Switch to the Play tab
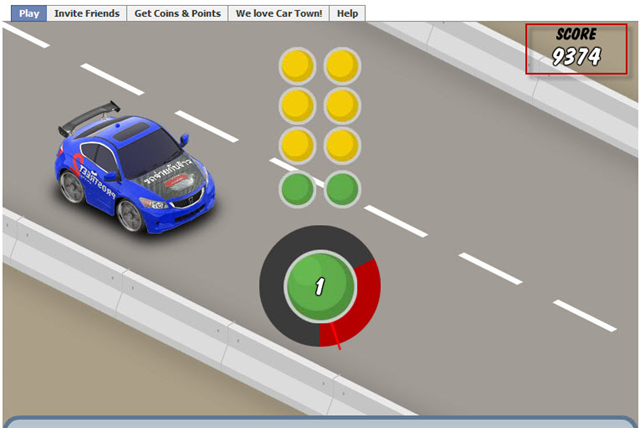Image resolution: width=640 pixels, height=428 pixels. tap(29, 13)
